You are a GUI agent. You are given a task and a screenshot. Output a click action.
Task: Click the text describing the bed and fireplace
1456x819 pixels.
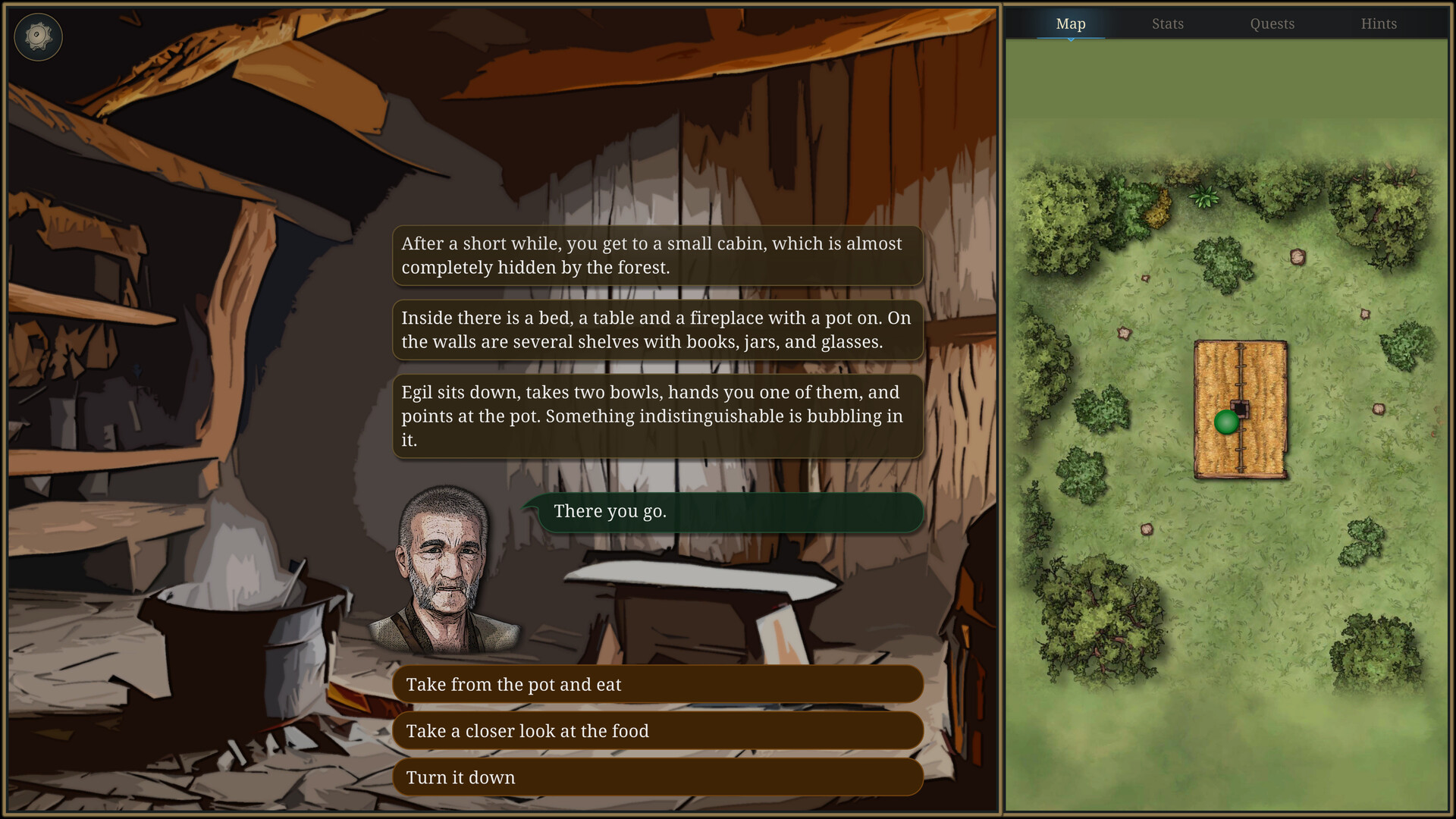click(x=657, y=330)
